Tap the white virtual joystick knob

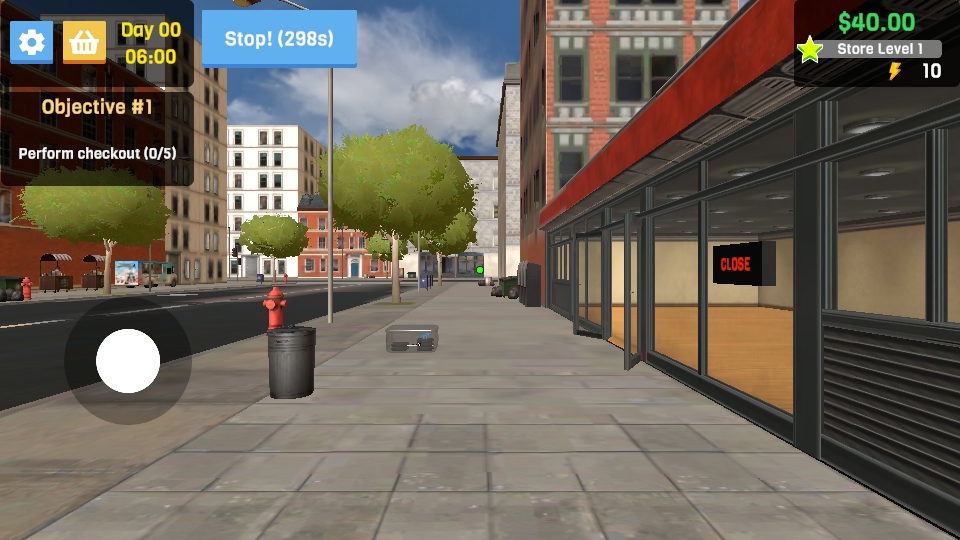tap(128, 361)
